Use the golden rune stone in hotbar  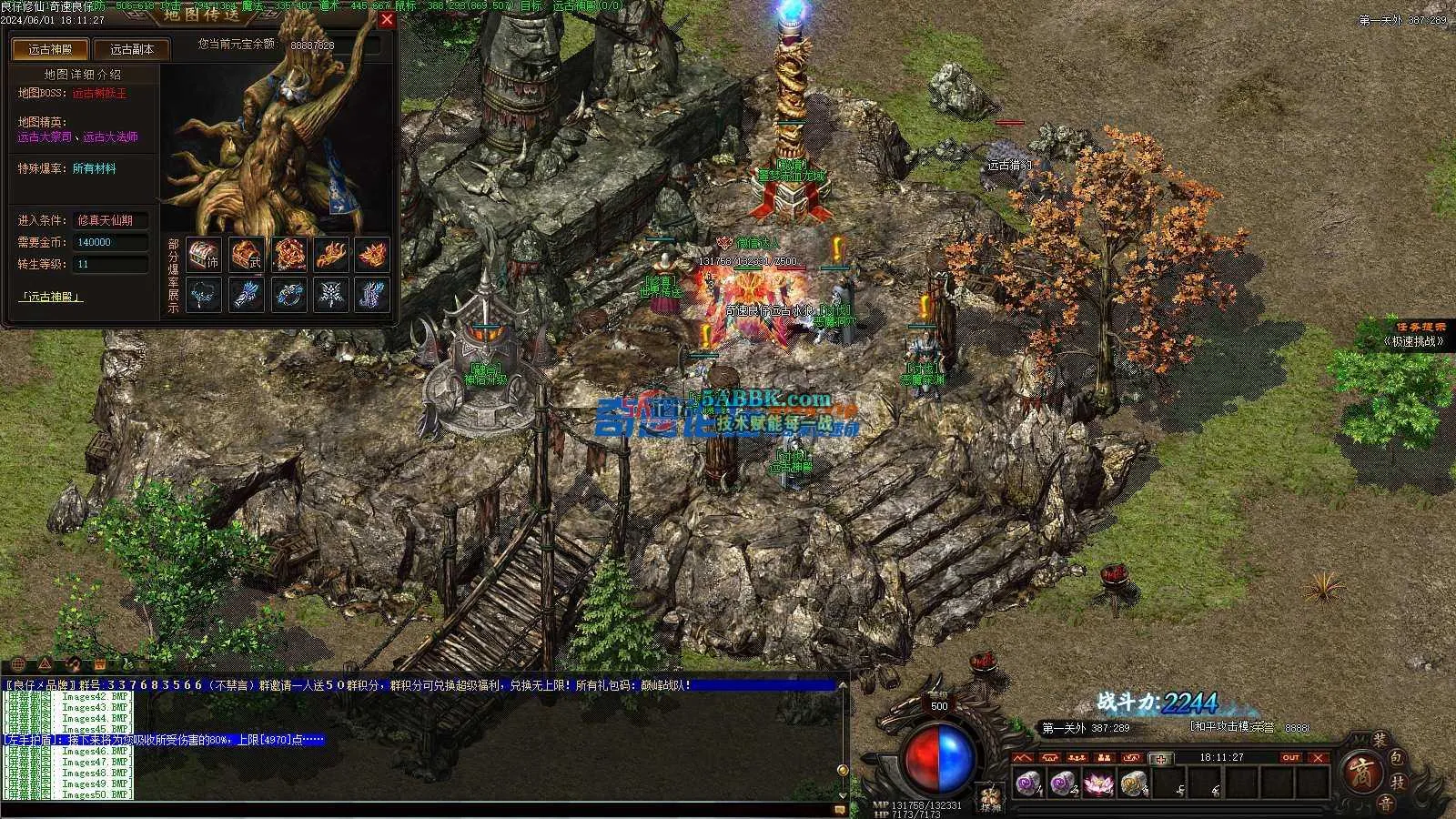pyautogui.click(x=1134, y=783)
